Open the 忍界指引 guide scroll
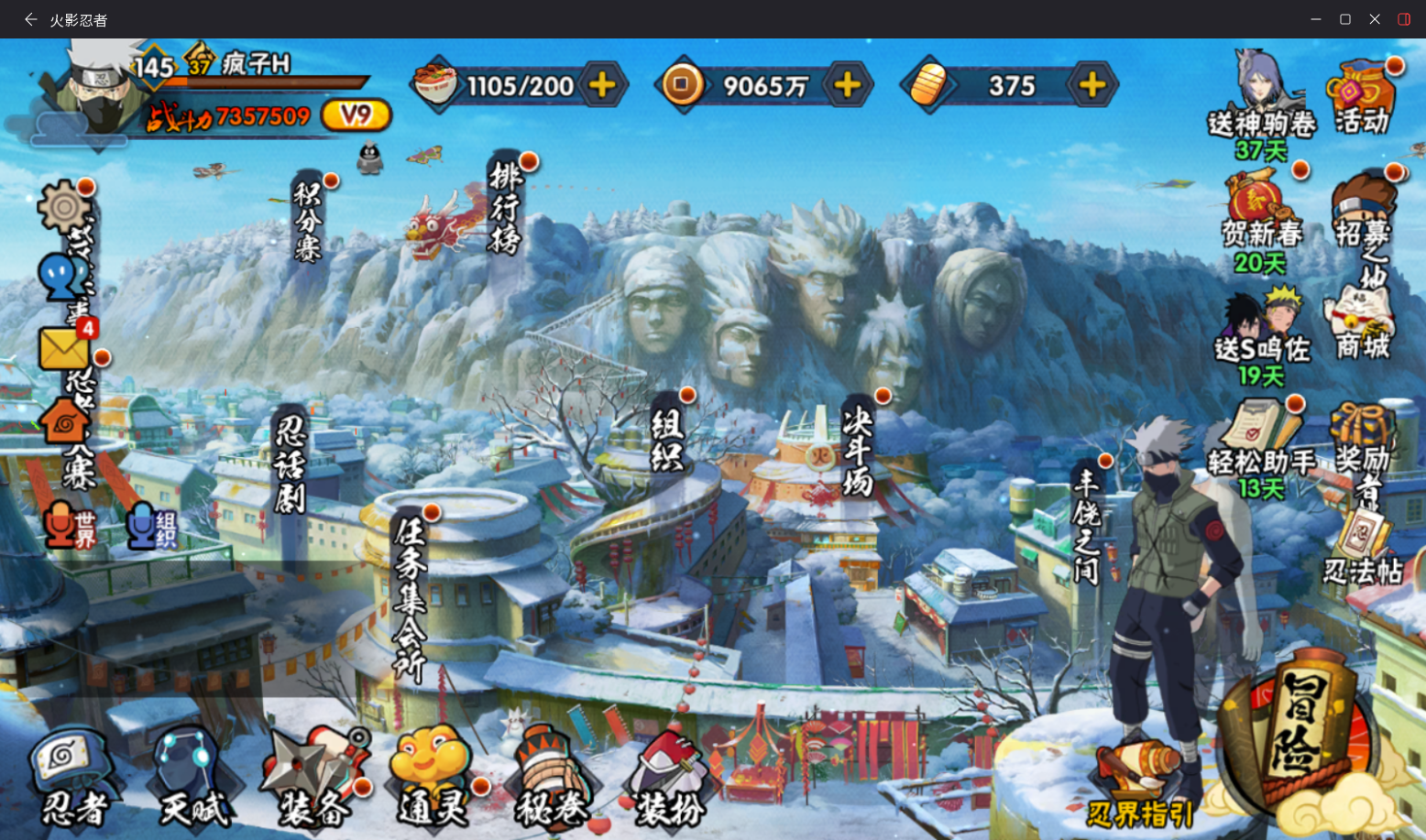The width and height of the screenshot is (1426, 840). point(1139,790)
